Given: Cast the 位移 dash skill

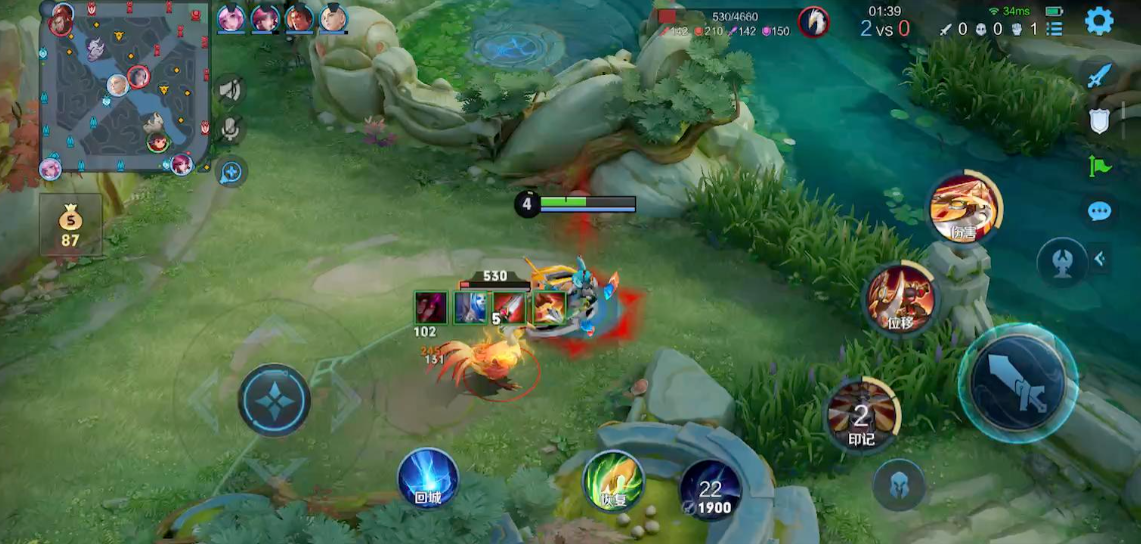Looking at the screenshot, I should (901, 299).
